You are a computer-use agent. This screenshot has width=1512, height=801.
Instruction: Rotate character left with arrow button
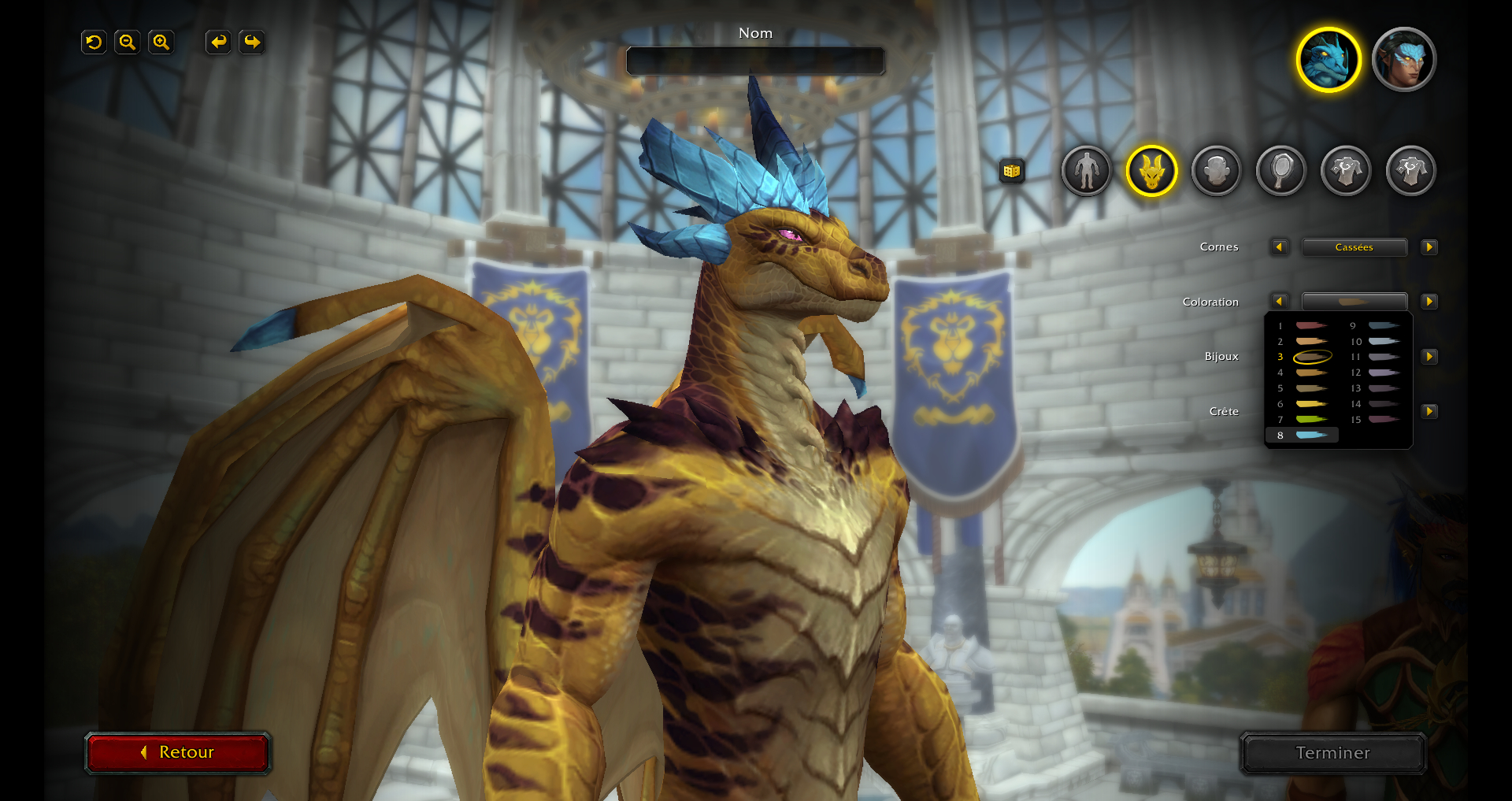coord(218,42)
